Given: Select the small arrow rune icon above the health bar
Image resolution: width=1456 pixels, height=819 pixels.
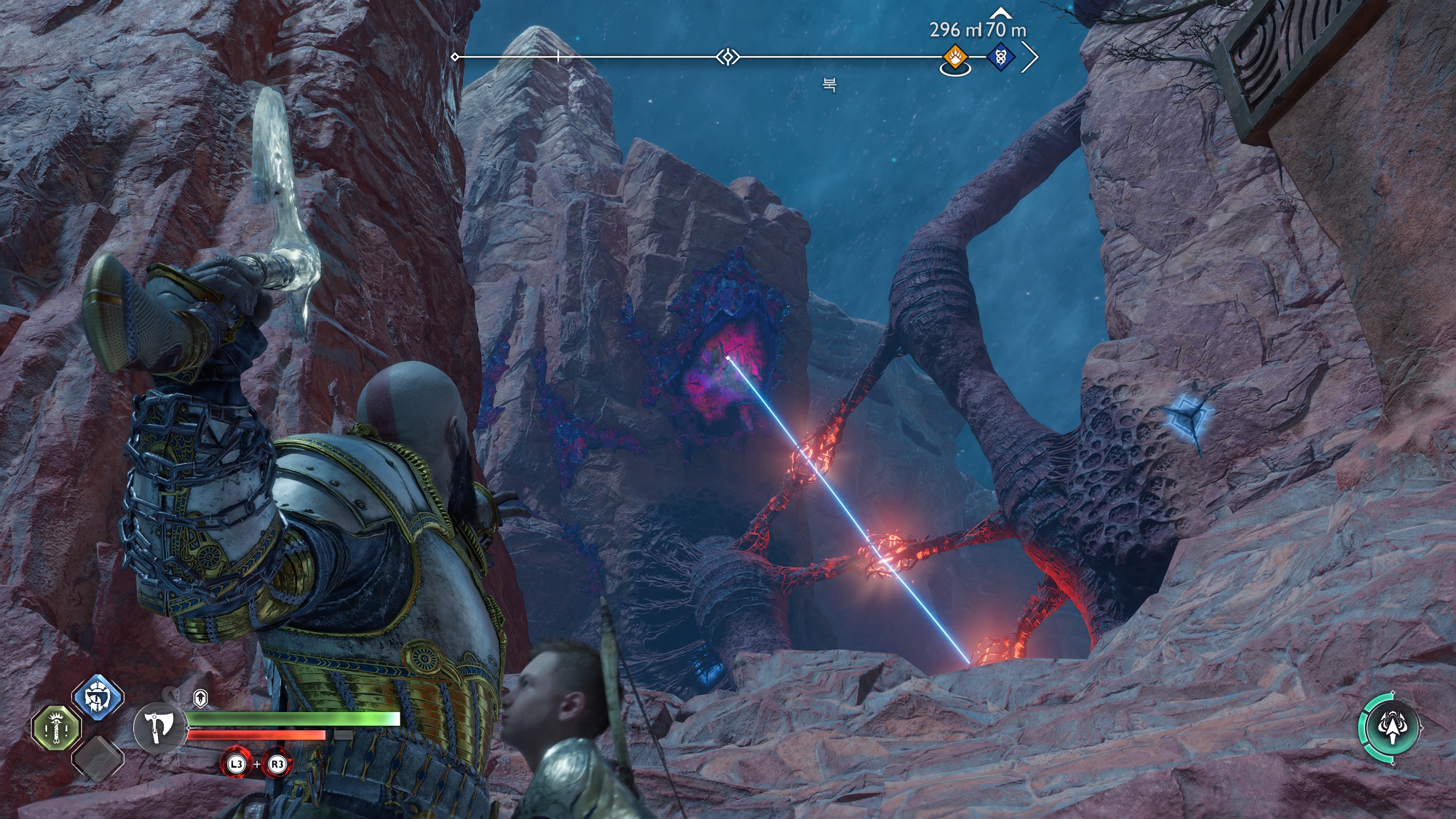Looking at the screenshot, I should (200, 698).
